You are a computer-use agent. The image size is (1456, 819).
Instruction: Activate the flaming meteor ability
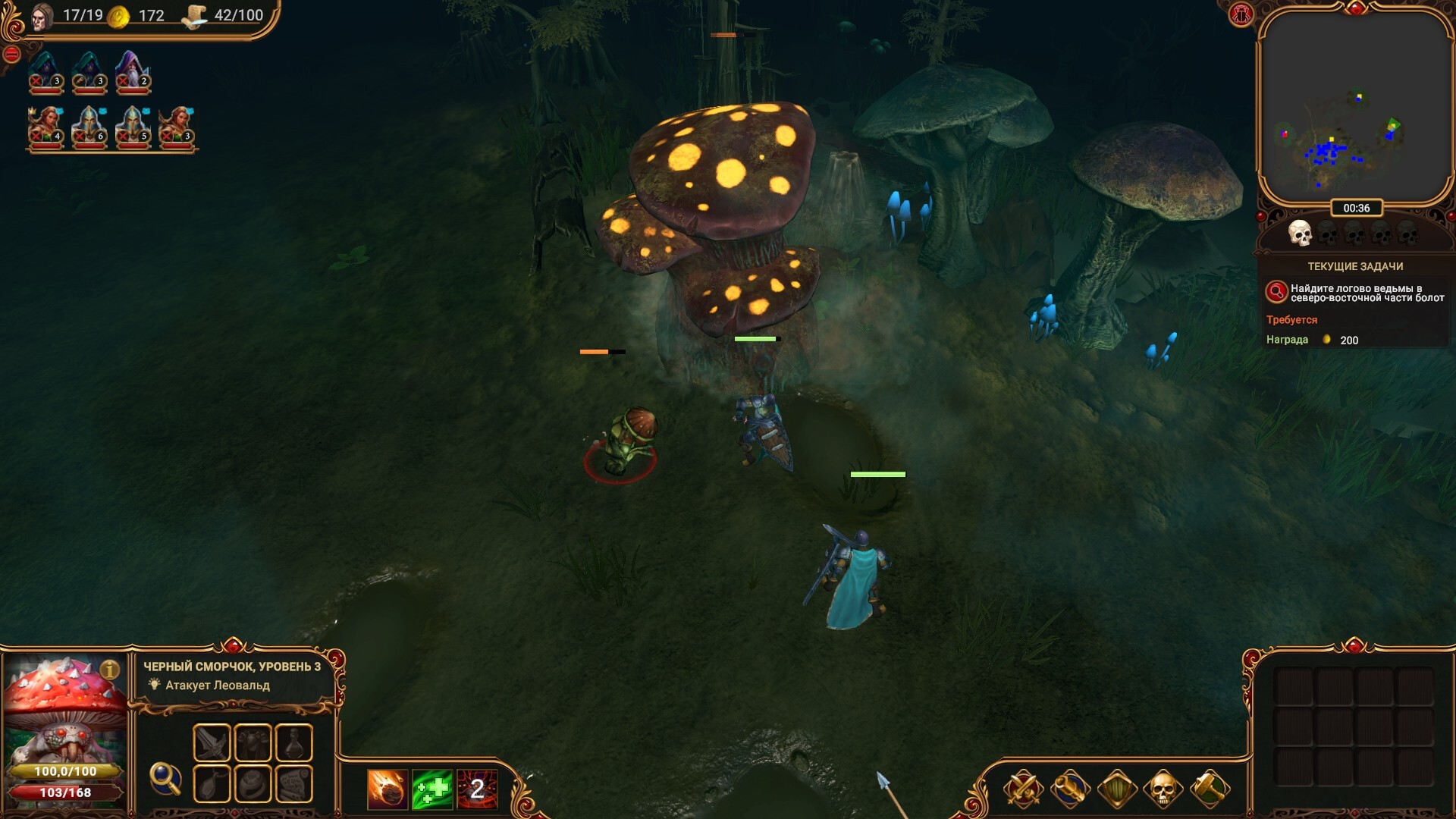point(388,789)
